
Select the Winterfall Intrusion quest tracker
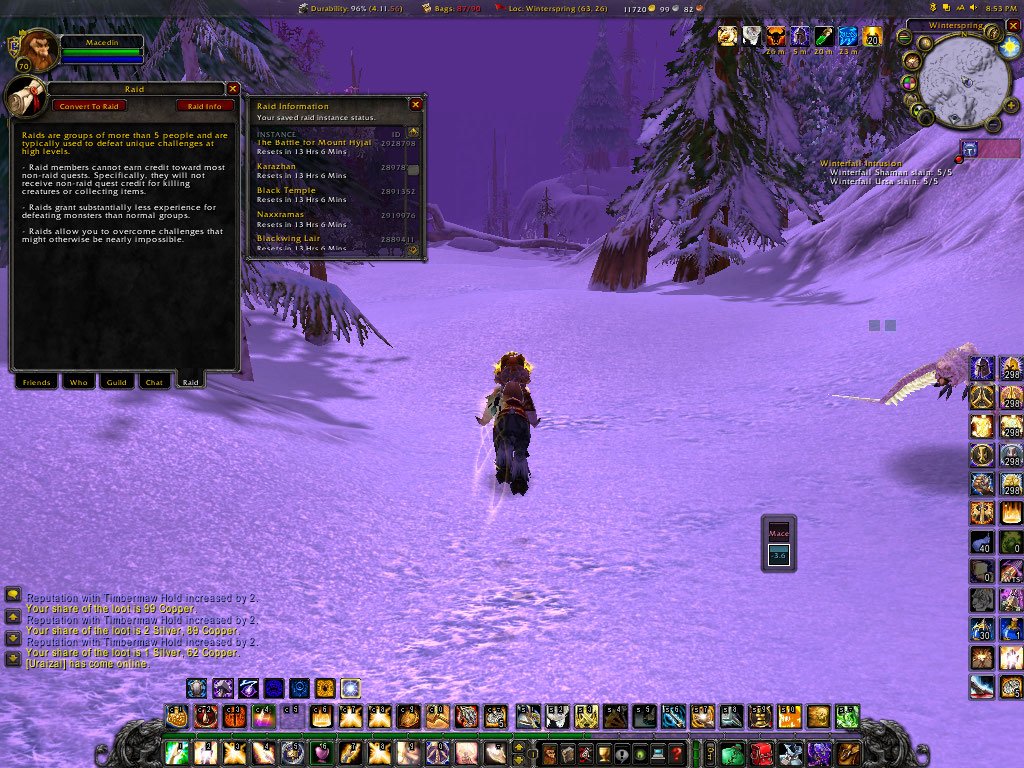(861, 163)
